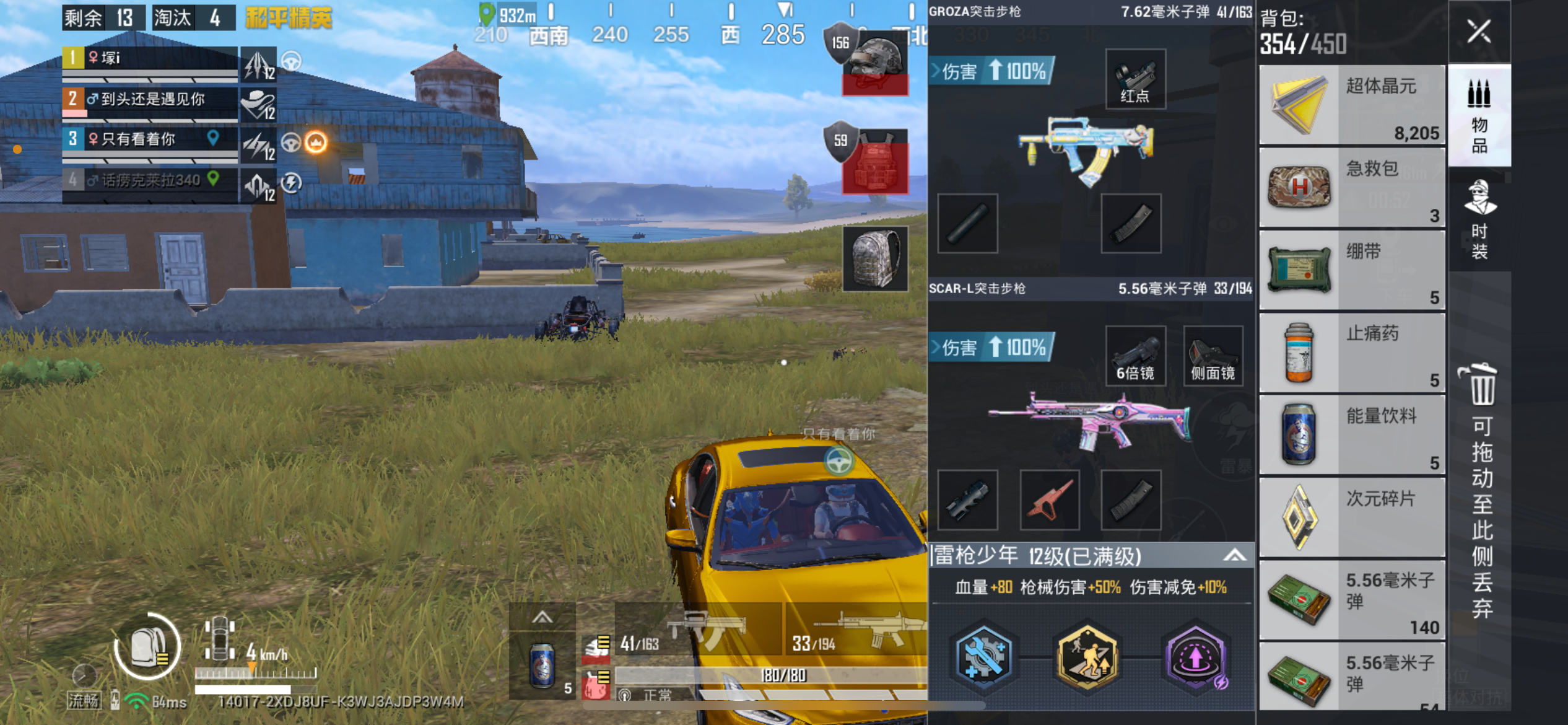This screenshot has height=725, width=1568.
Task: Toggle the purple damage boost skill icon
Action: (x=1195, y=659)
